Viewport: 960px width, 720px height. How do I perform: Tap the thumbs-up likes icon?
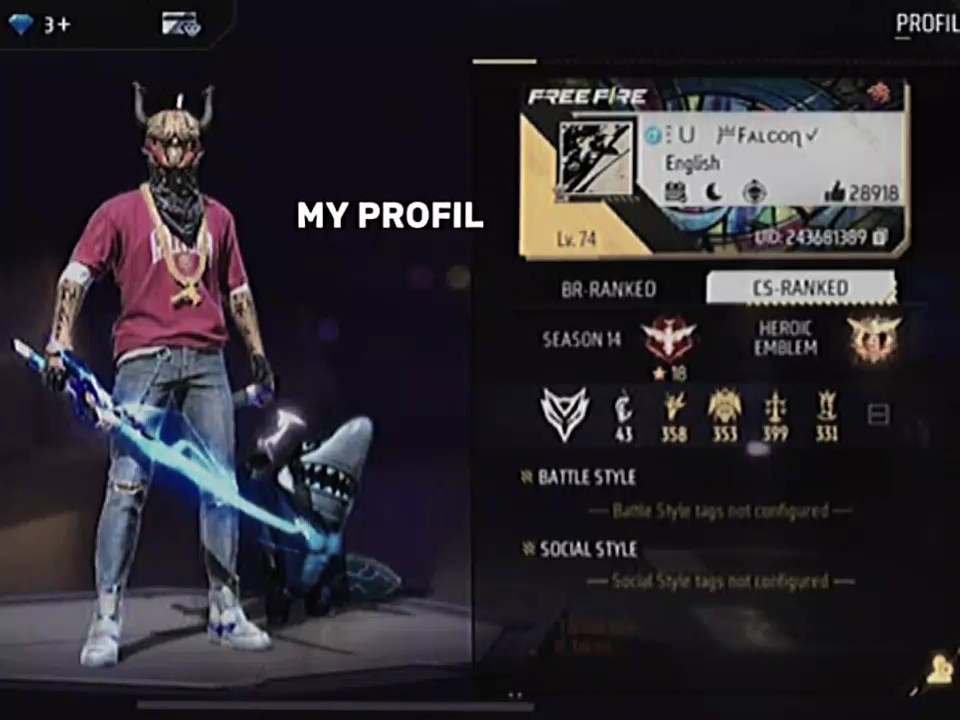(x=834, y=193)
